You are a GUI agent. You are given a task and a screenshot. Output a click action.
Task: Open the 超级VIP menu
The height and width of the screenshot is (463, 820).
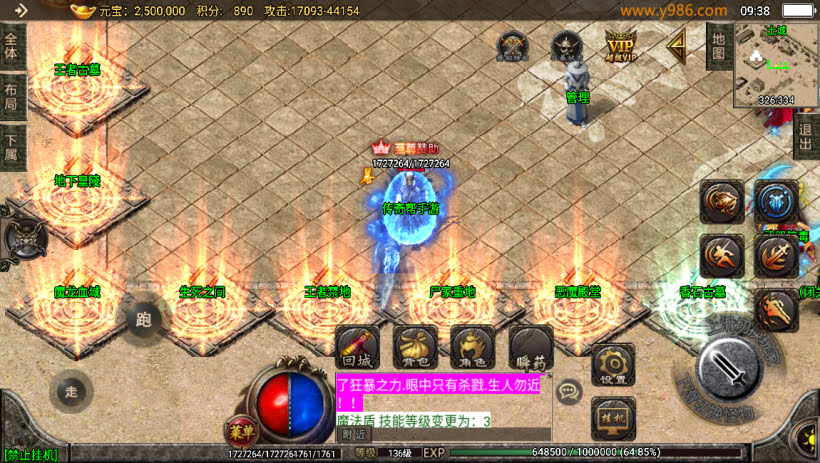coord(621,46)
